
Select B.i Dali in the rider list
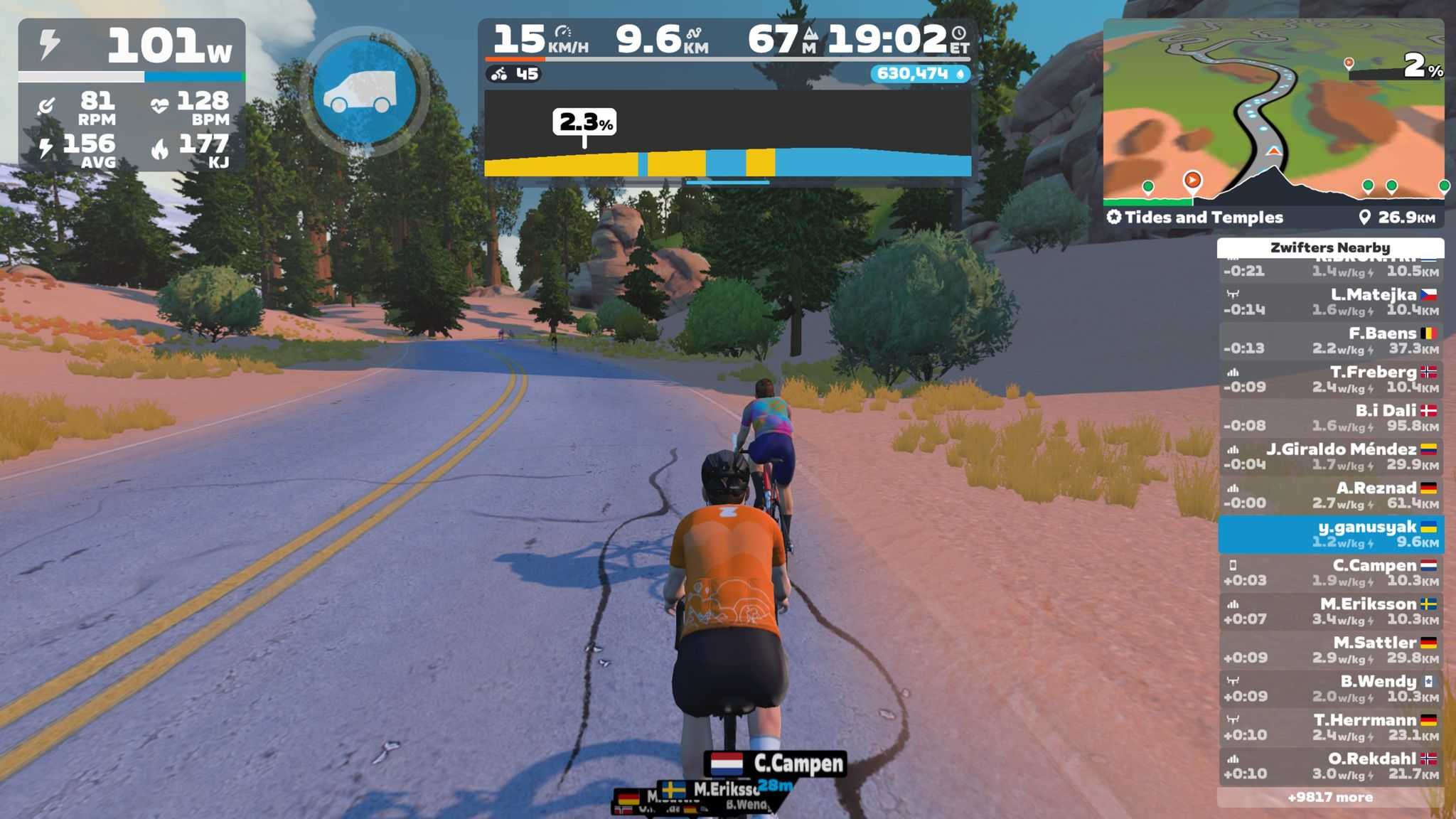coord(1330,418)
